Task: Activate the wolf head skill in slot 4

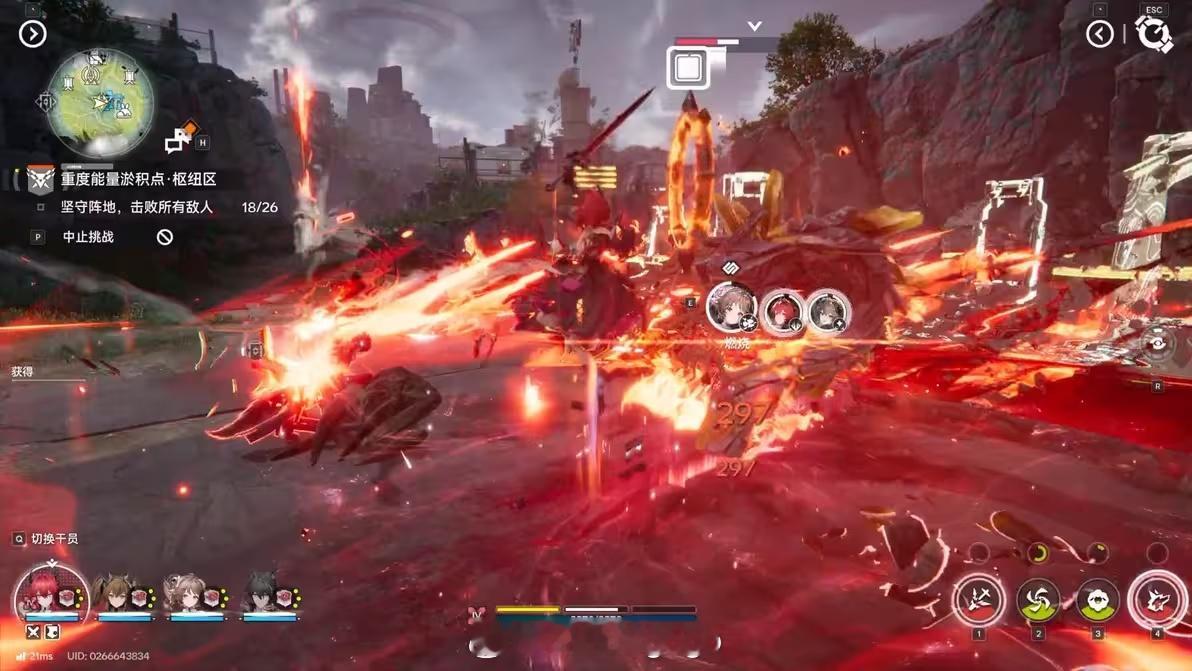Action: [1157, 600]
